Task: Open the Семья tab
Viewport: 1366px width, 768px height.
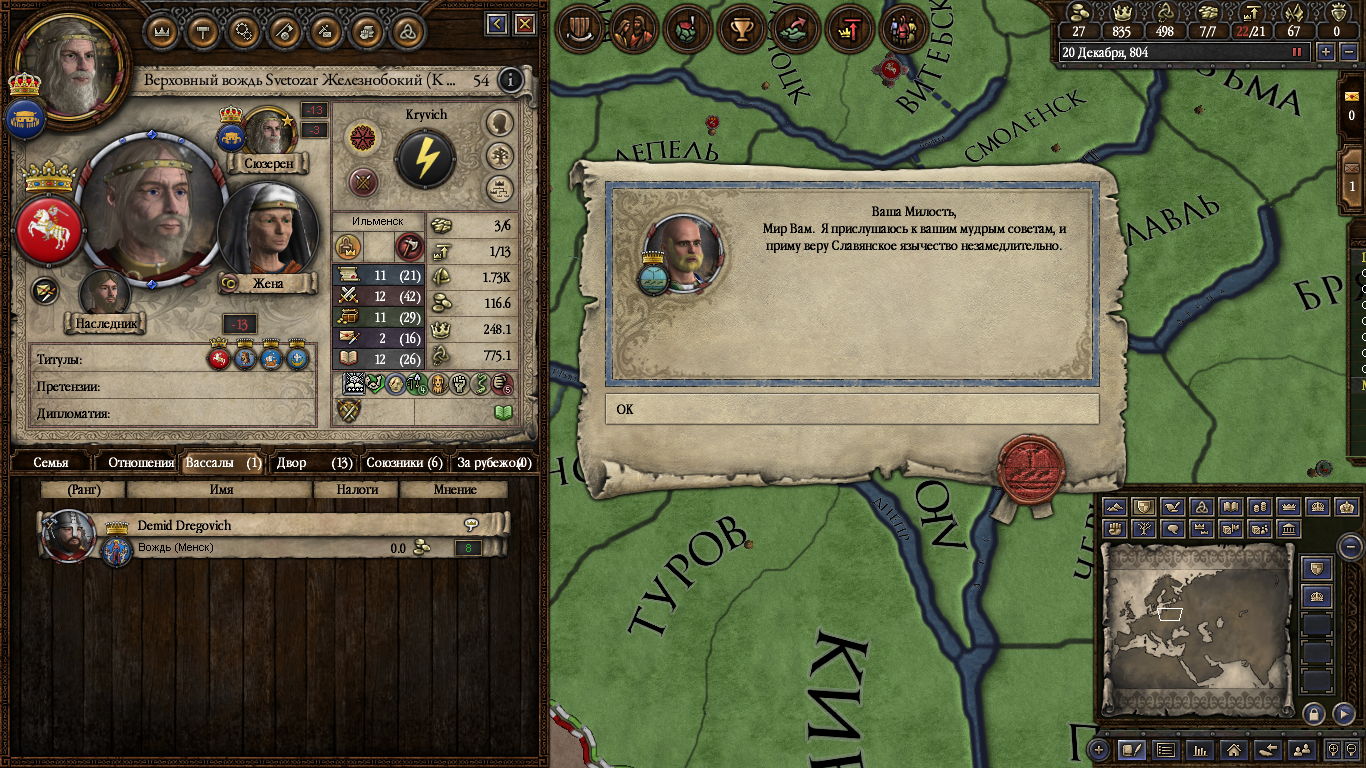Action: (51, 463)
